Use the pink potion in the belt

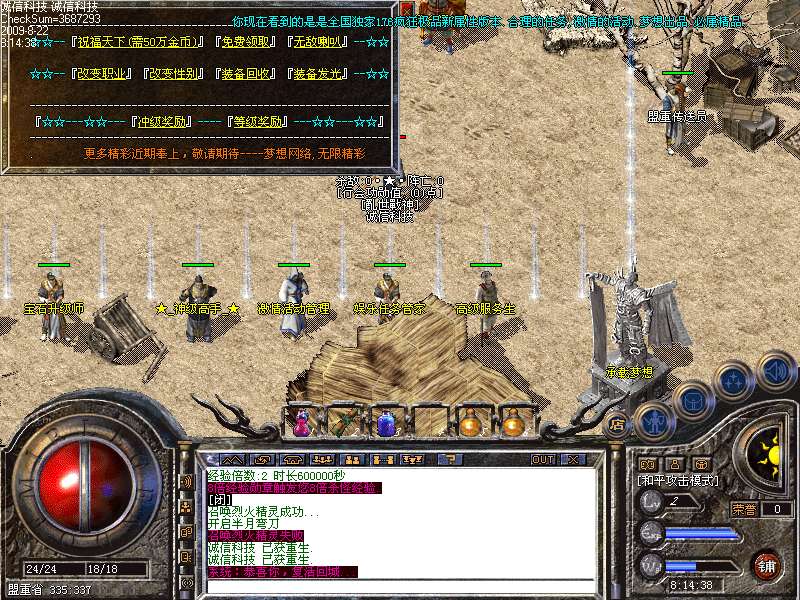point(301,422)
